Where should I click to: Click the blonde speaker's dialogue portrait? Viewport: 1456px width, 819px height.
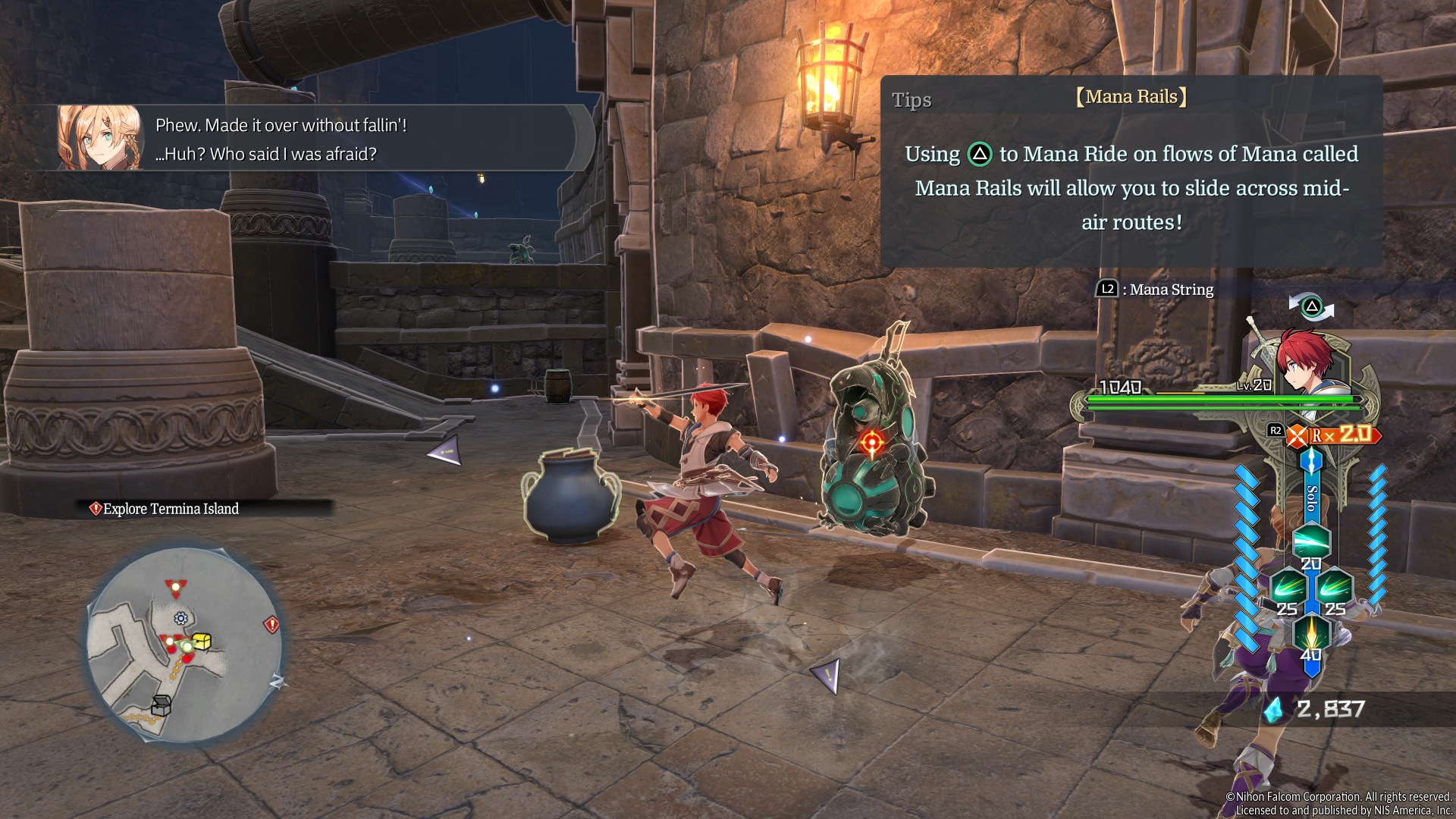pyautogui.click(x=99, y=137)
